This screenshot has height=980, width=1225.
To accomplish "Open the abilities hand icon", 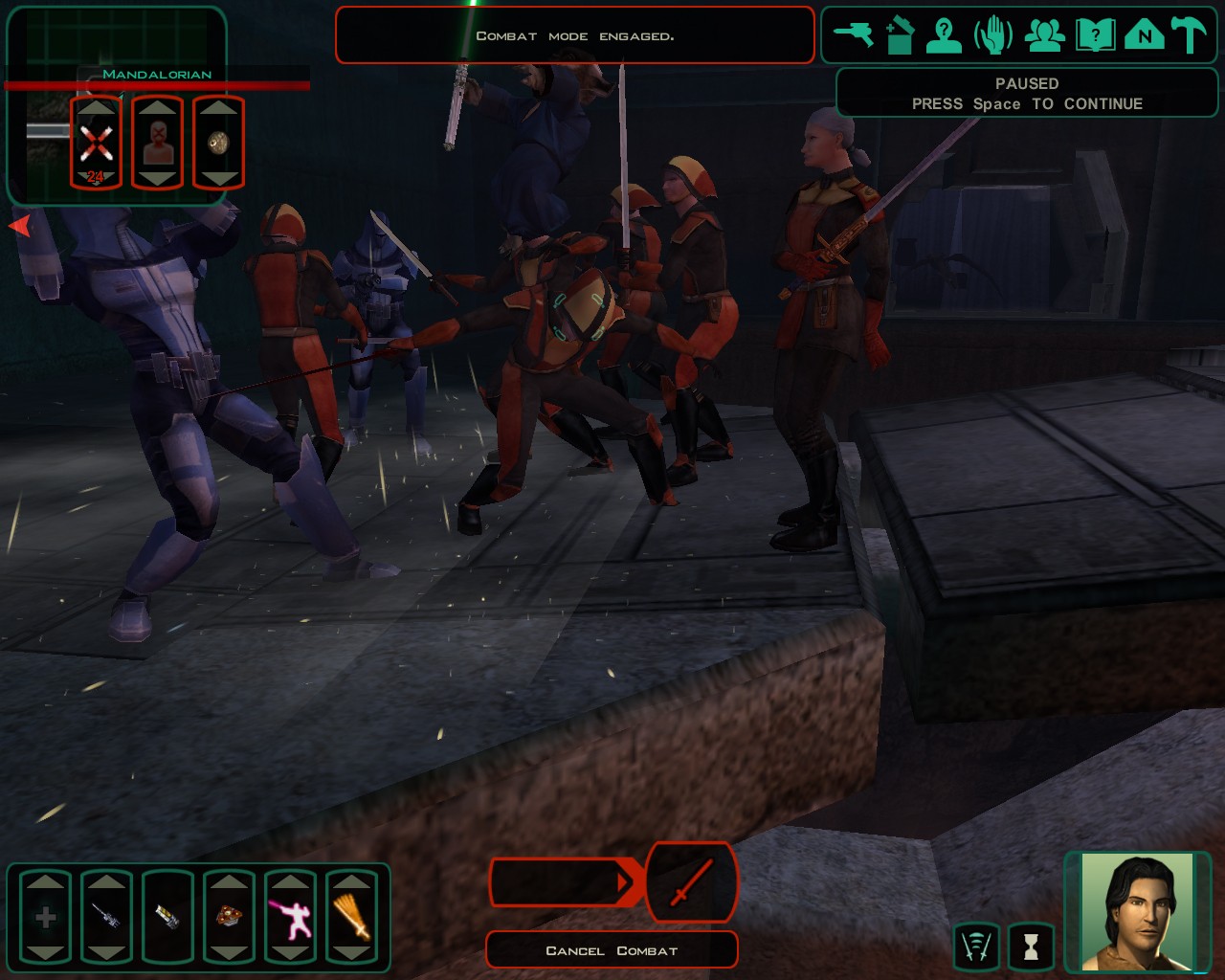I will point(993,36).
